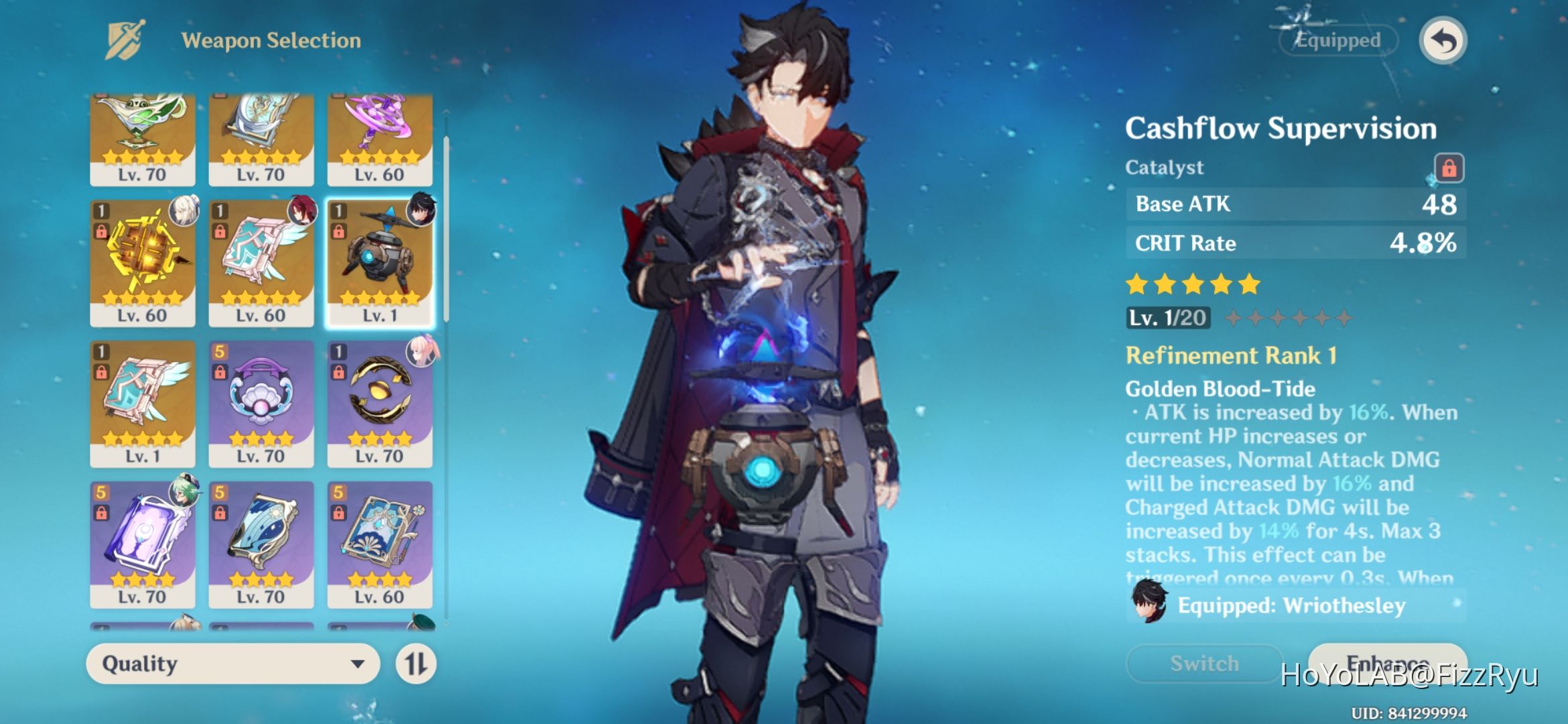Choose the green lamp catalyst at Lv. 70

(x=143, y=139)
